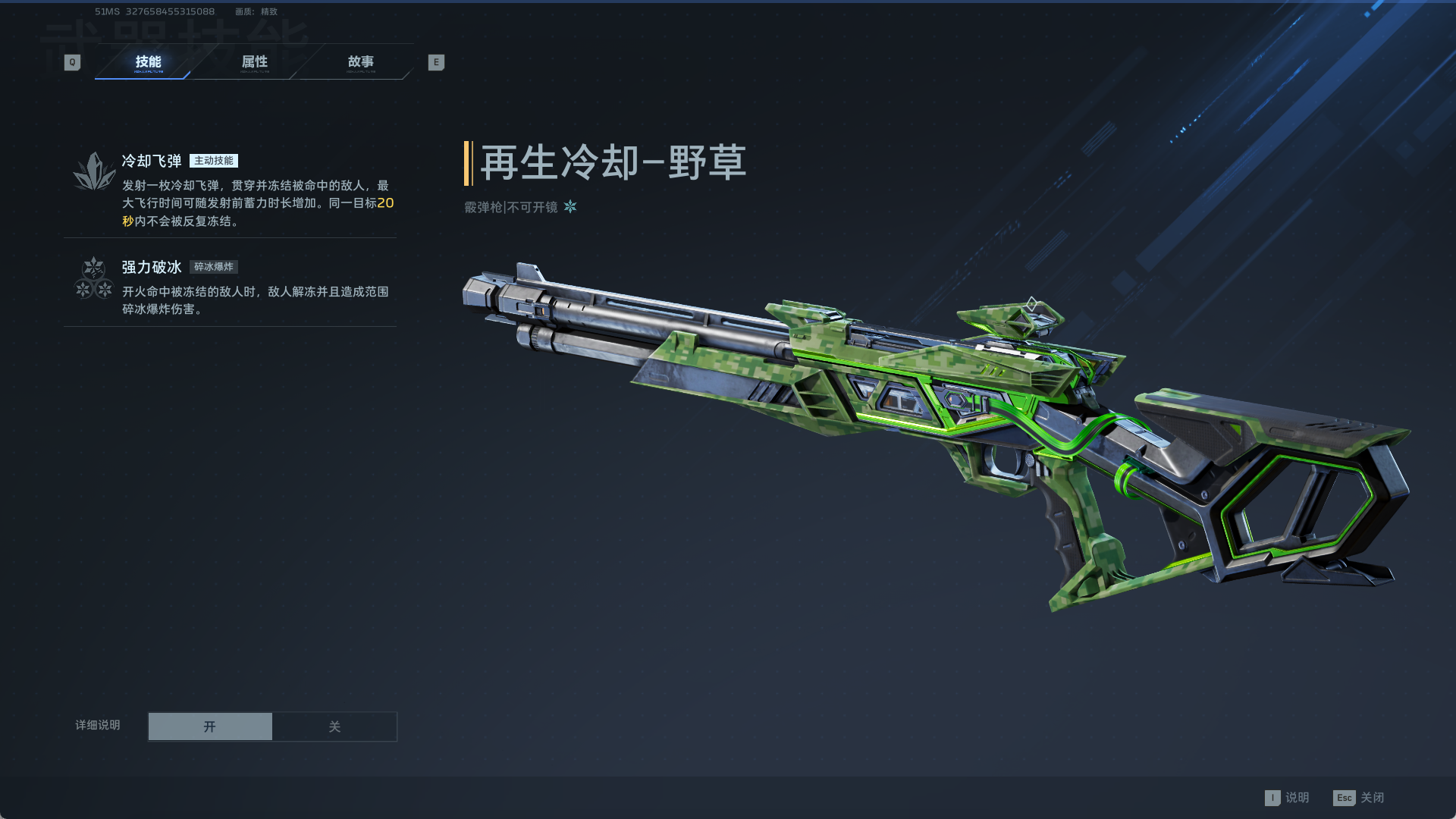Image resolution: width=1456 pixels, height=819 pixels.
Task: Select the 冷却飞弹 skill entry
Action: 230,190
